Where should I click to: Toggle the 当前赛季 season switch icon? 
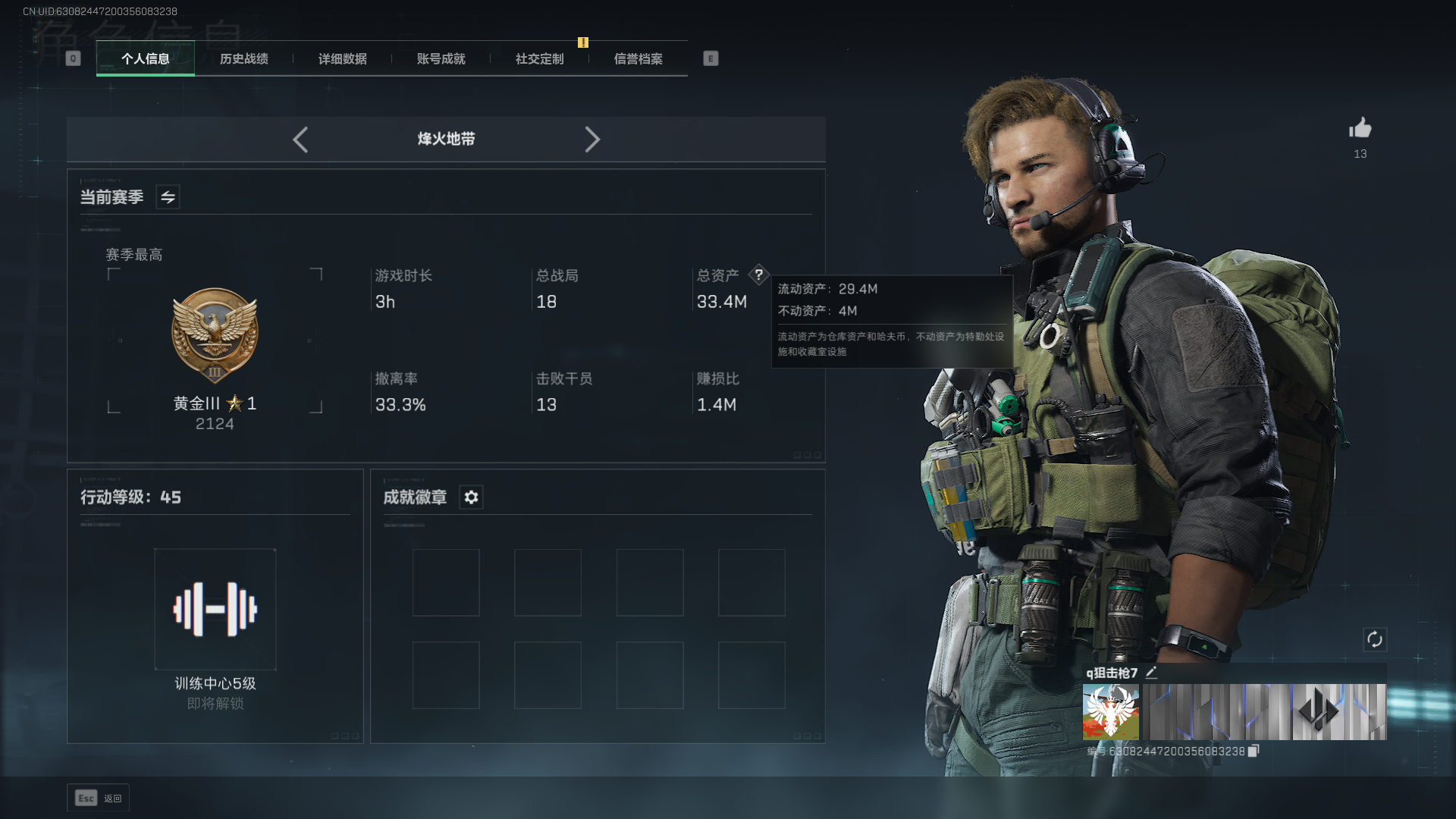pyautogui.click(x=168, y=197)
